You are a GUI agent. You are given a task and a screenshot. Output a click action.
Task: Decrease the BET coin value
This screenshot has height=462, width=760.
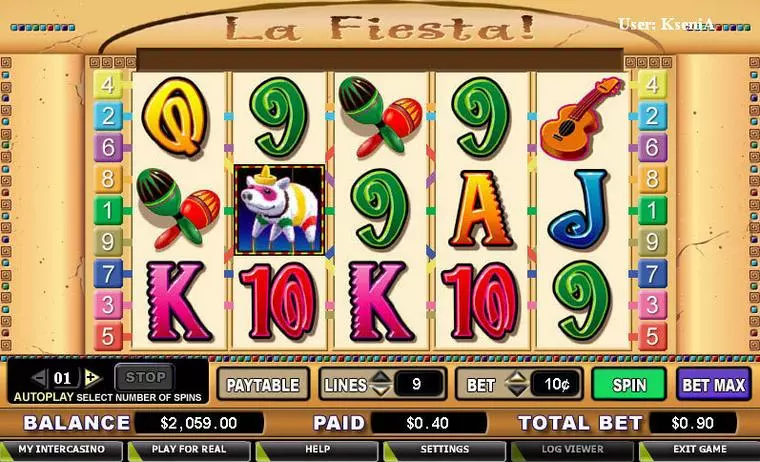click(x=516, y=390)
